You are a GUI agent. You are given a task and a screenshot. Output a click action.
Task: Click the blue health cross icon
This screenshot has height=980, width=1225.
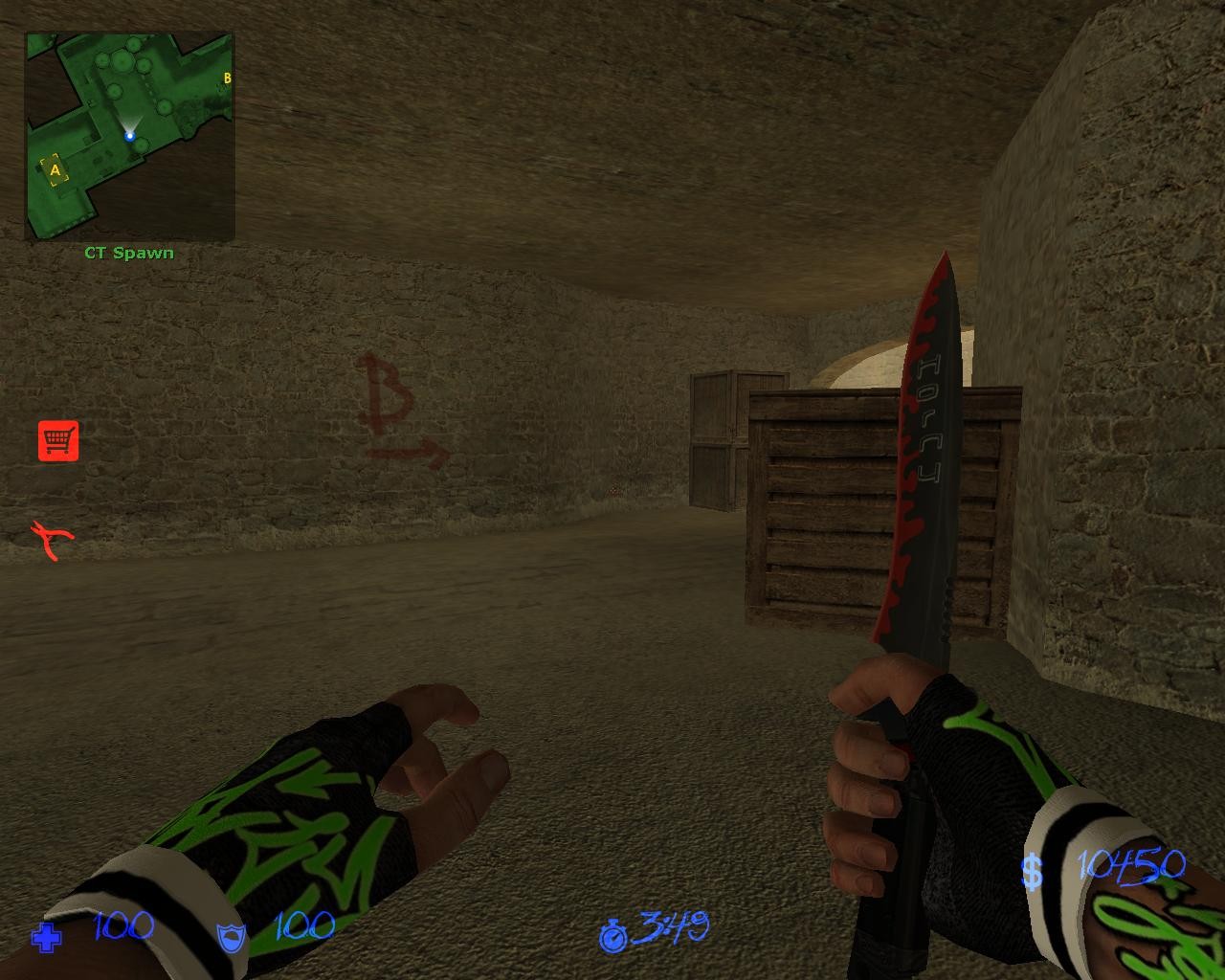click(x=45, y=939)
